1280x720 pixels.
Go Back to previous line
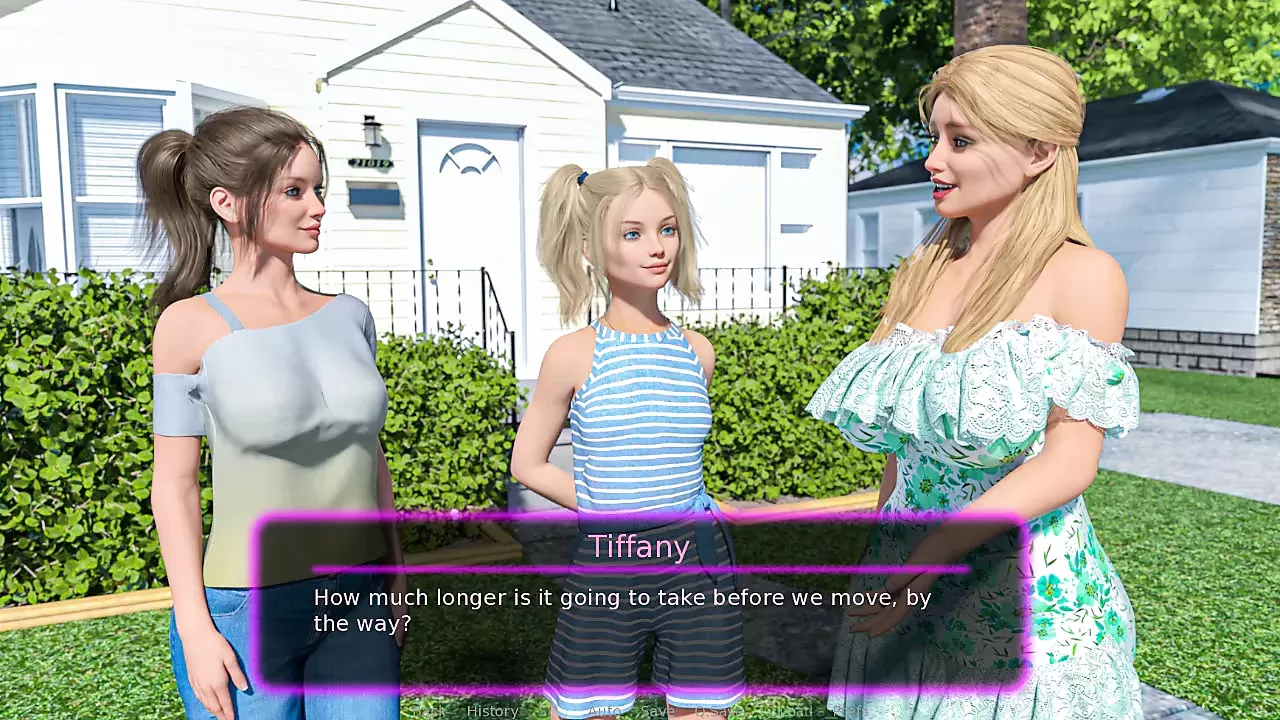[x=431, y=711]
